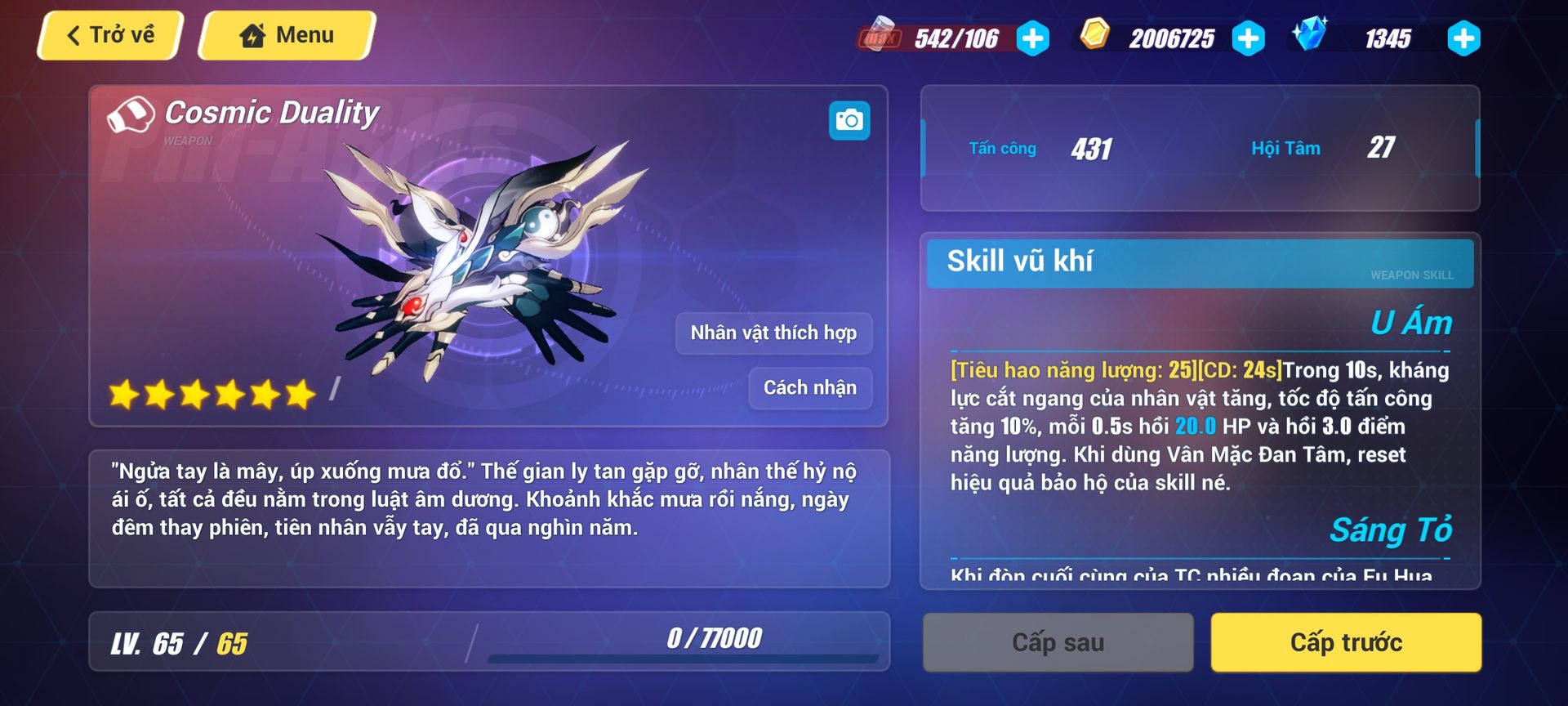Open the Menu home button
Screen dimensions: 1568x706
point(287,35)
